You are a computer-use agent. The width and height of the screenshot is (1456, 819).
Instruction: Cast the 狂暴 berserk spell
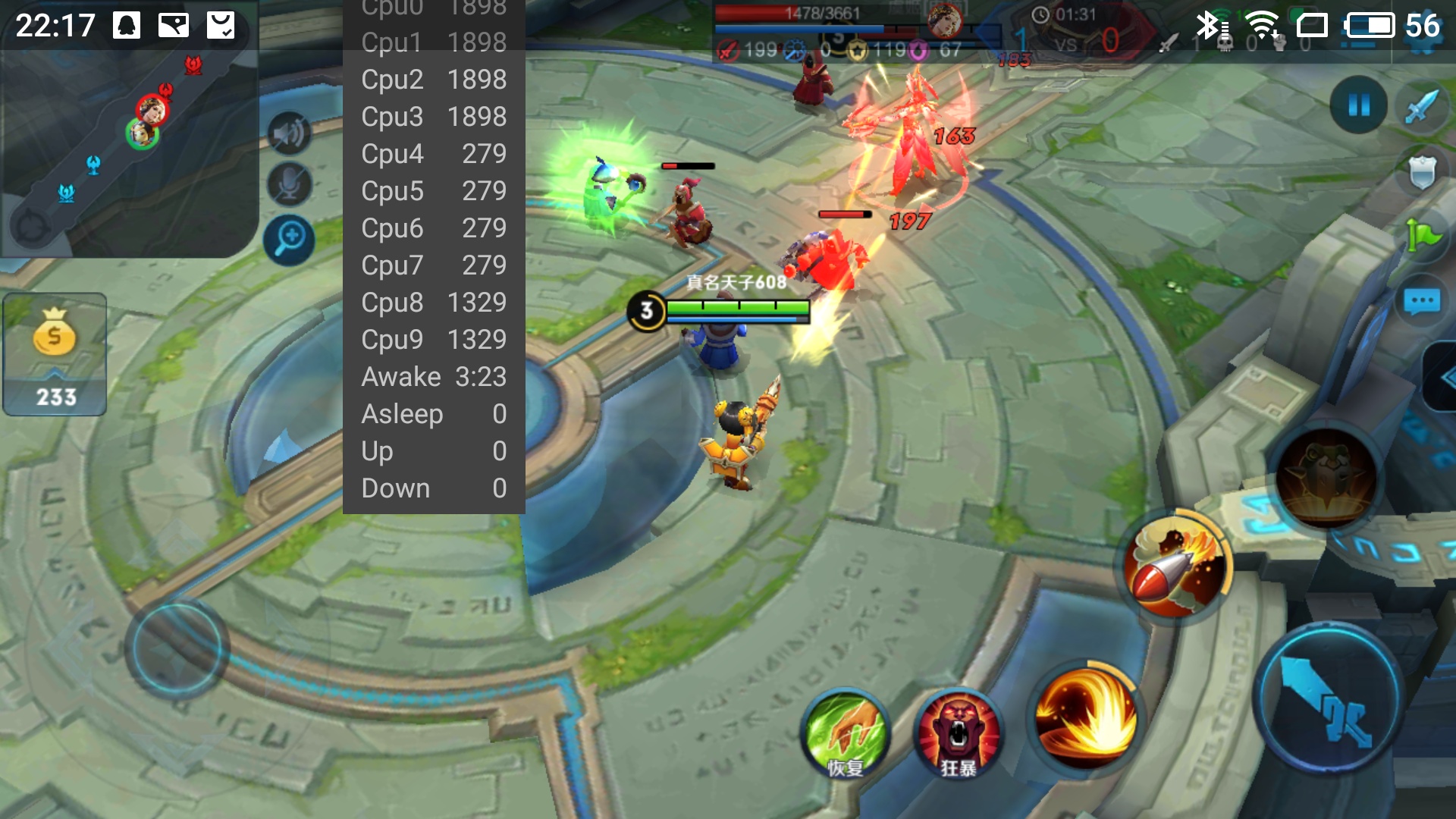[958, 733]
